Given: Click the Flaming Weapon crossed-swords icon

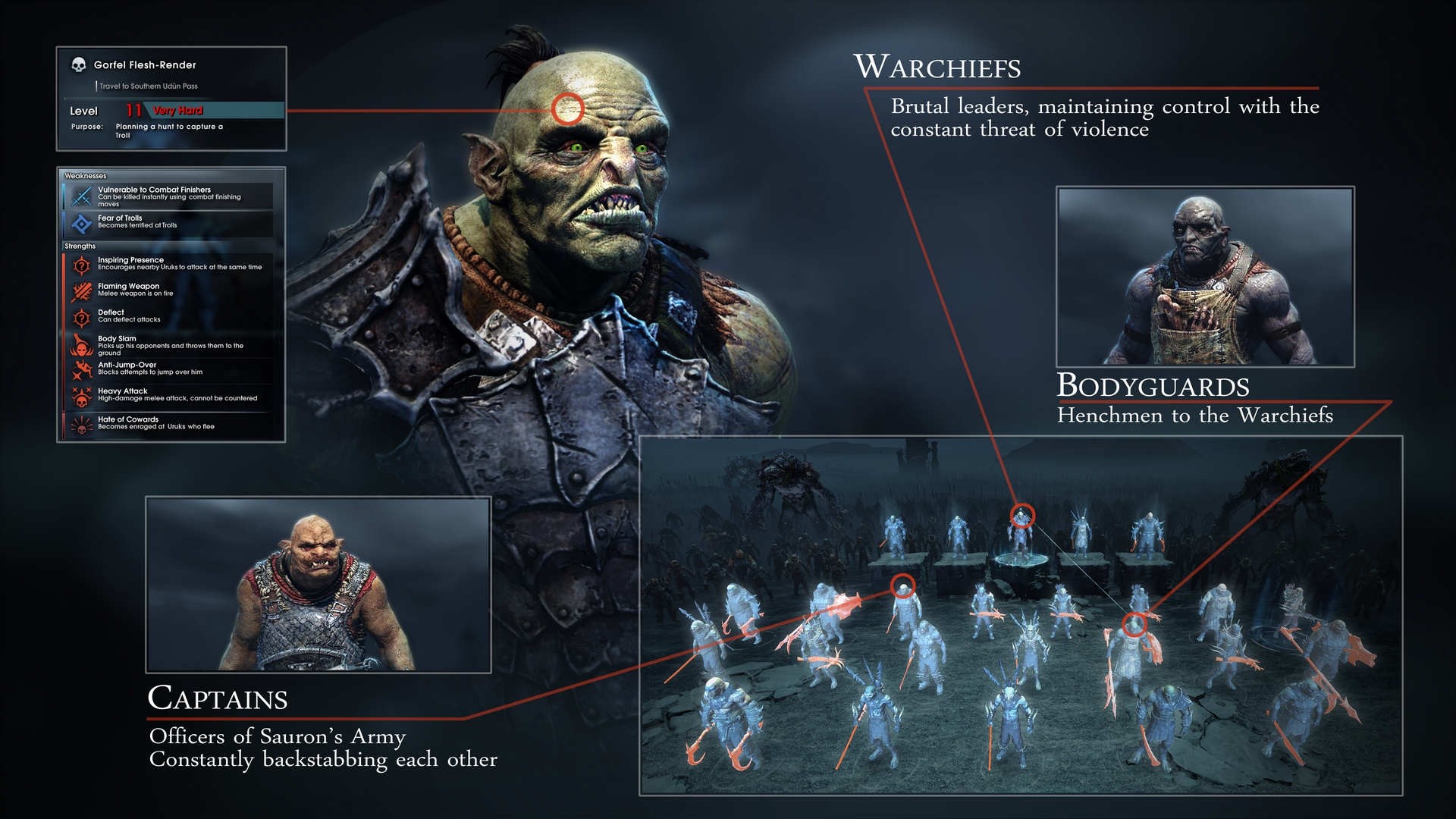Looking at the screenshot, I should click(83, 290).
